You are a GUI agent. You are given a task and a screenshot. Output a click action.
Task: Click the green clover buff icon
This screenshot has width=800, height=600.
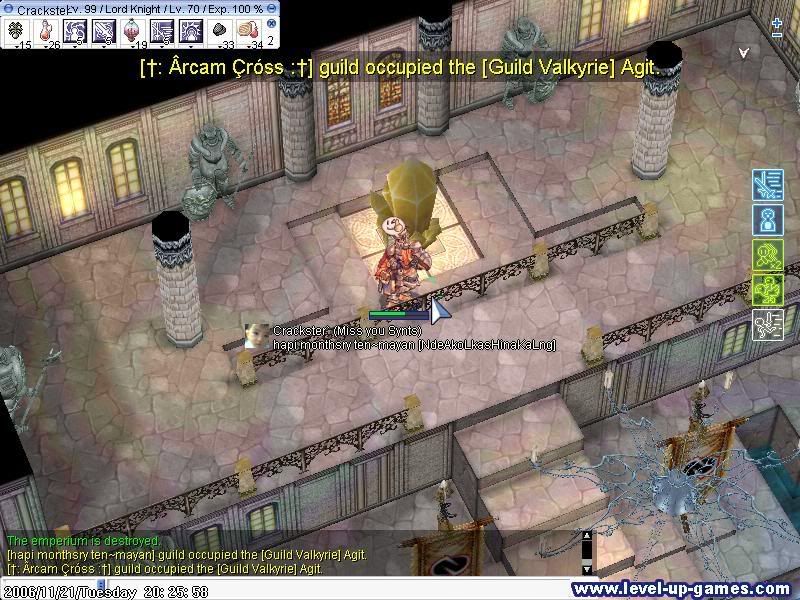[x=766, y=289]
